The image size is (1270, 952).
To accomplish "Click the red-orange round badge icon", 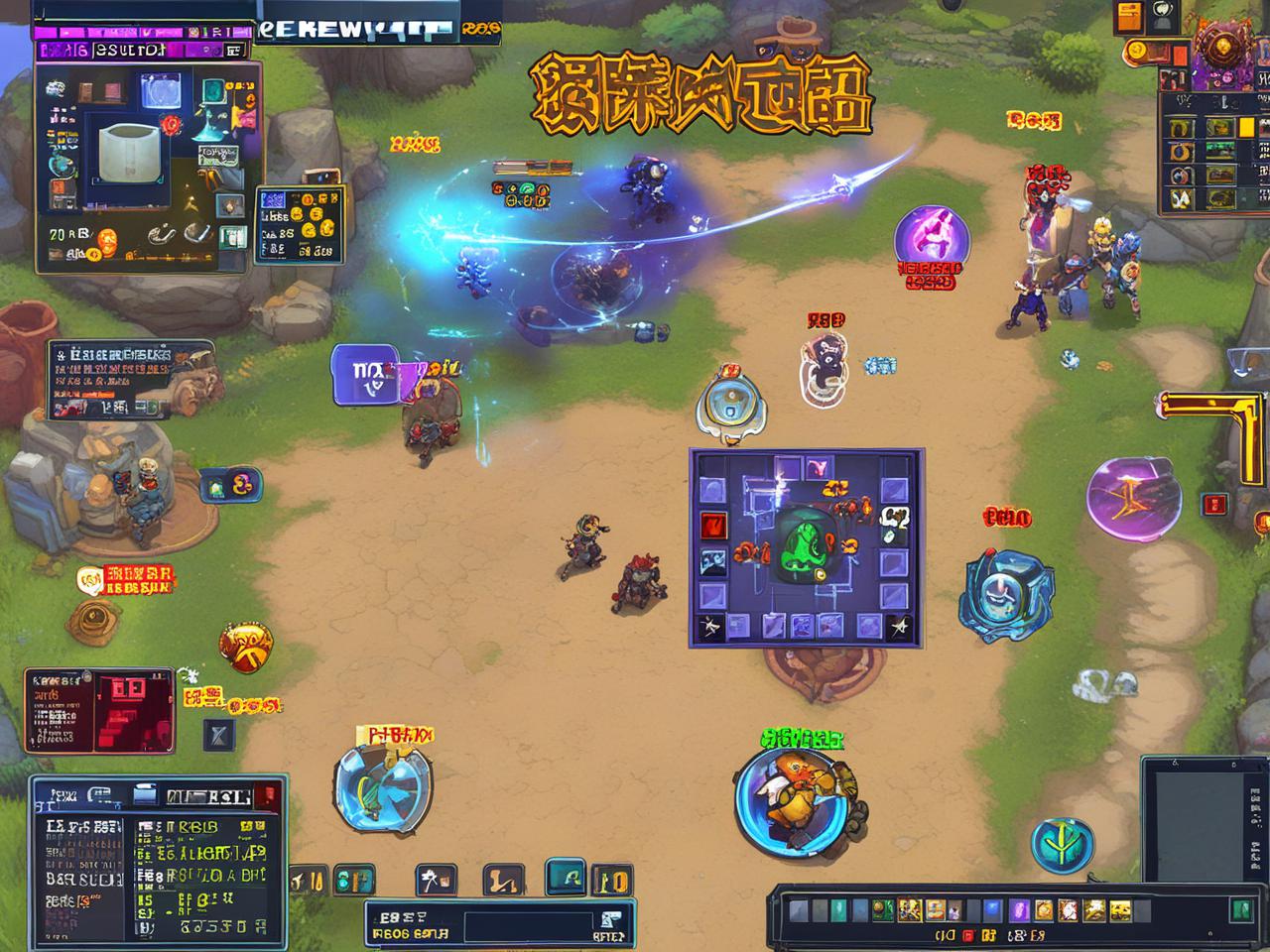I will tap(246, 646).
